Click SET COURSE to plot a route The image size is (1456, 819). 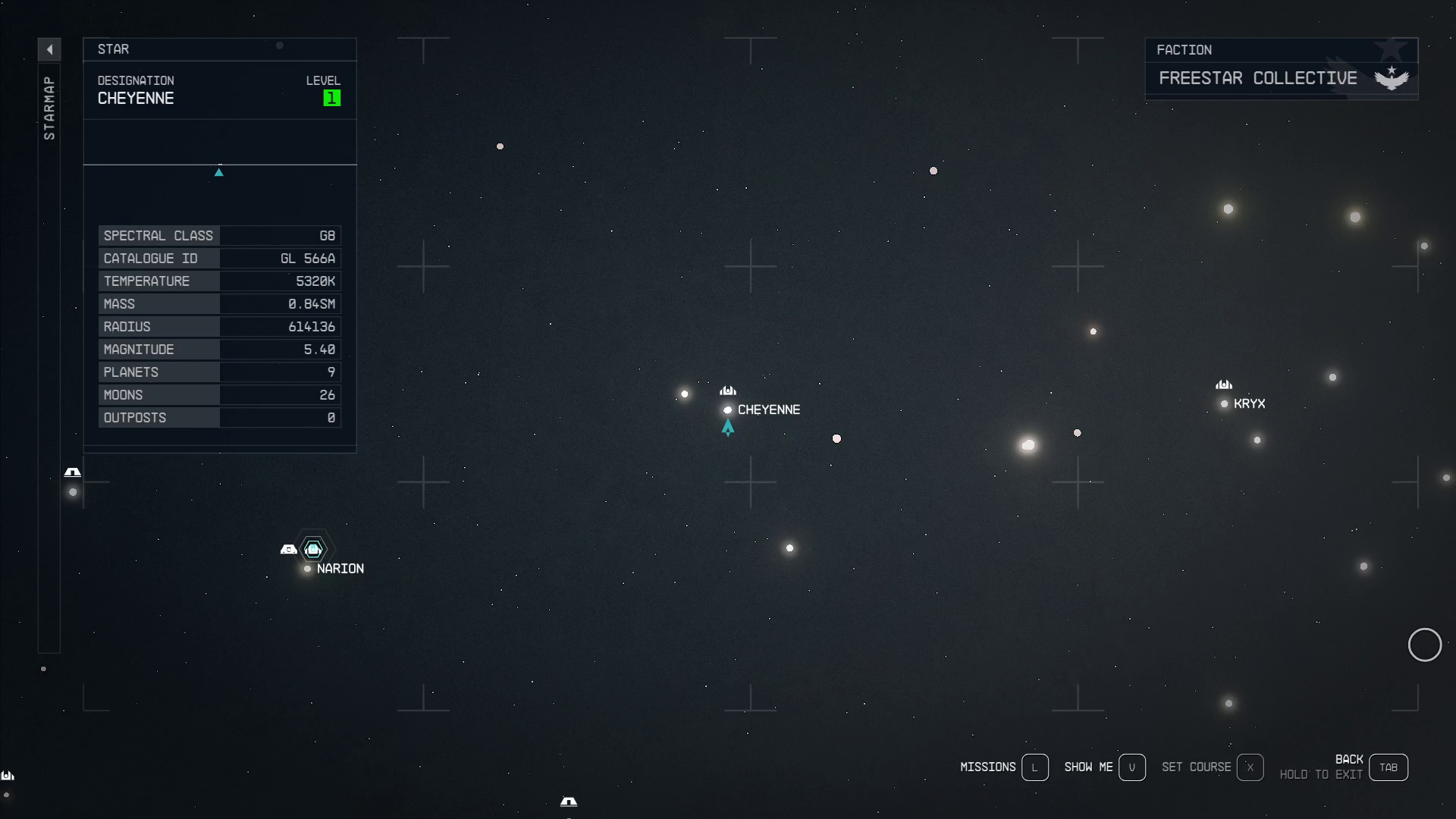[x=1197, y=767]
